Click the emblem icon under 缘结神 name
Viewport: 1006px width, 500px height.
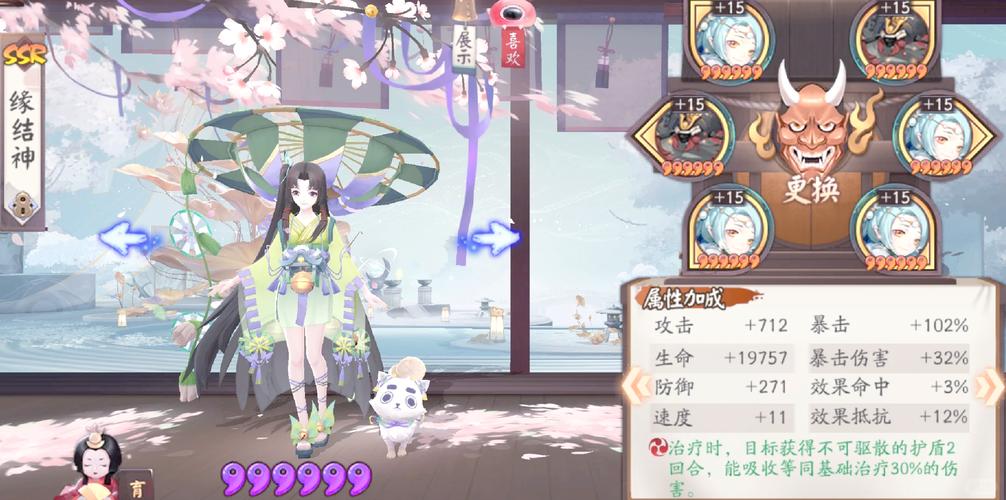point(22,206)
